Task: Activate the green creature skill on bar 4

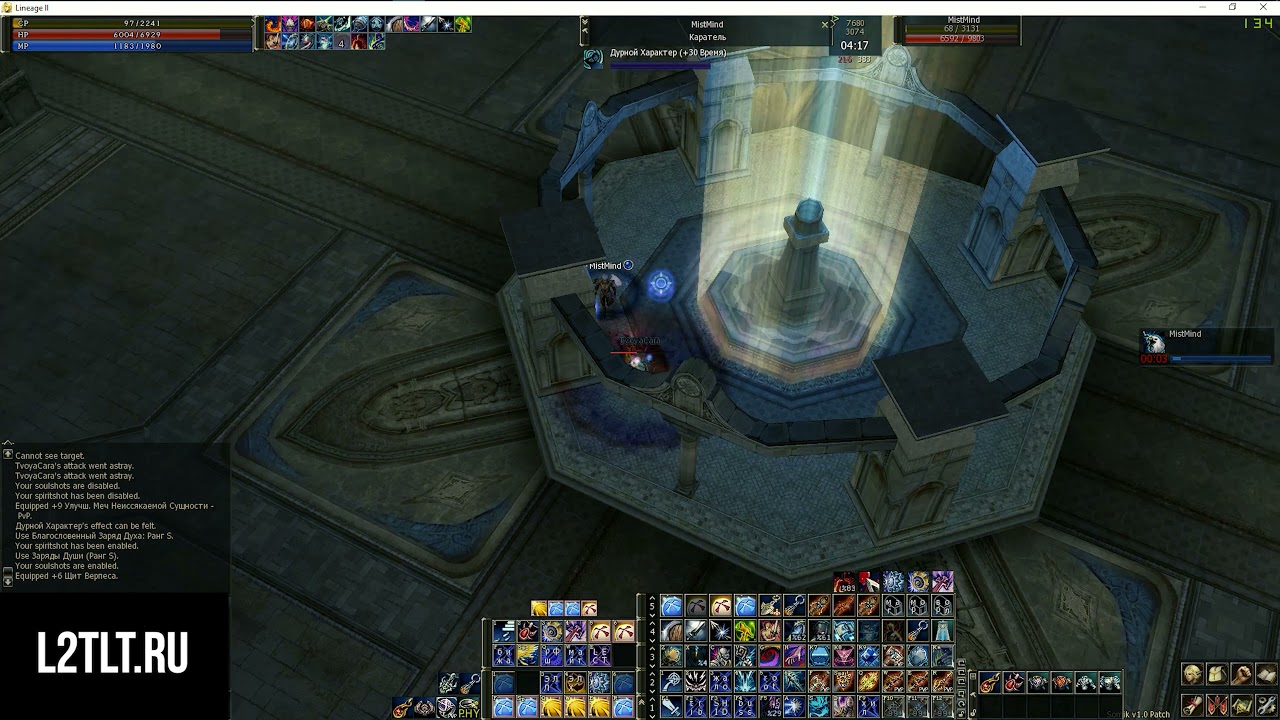Action: point(745,631)
